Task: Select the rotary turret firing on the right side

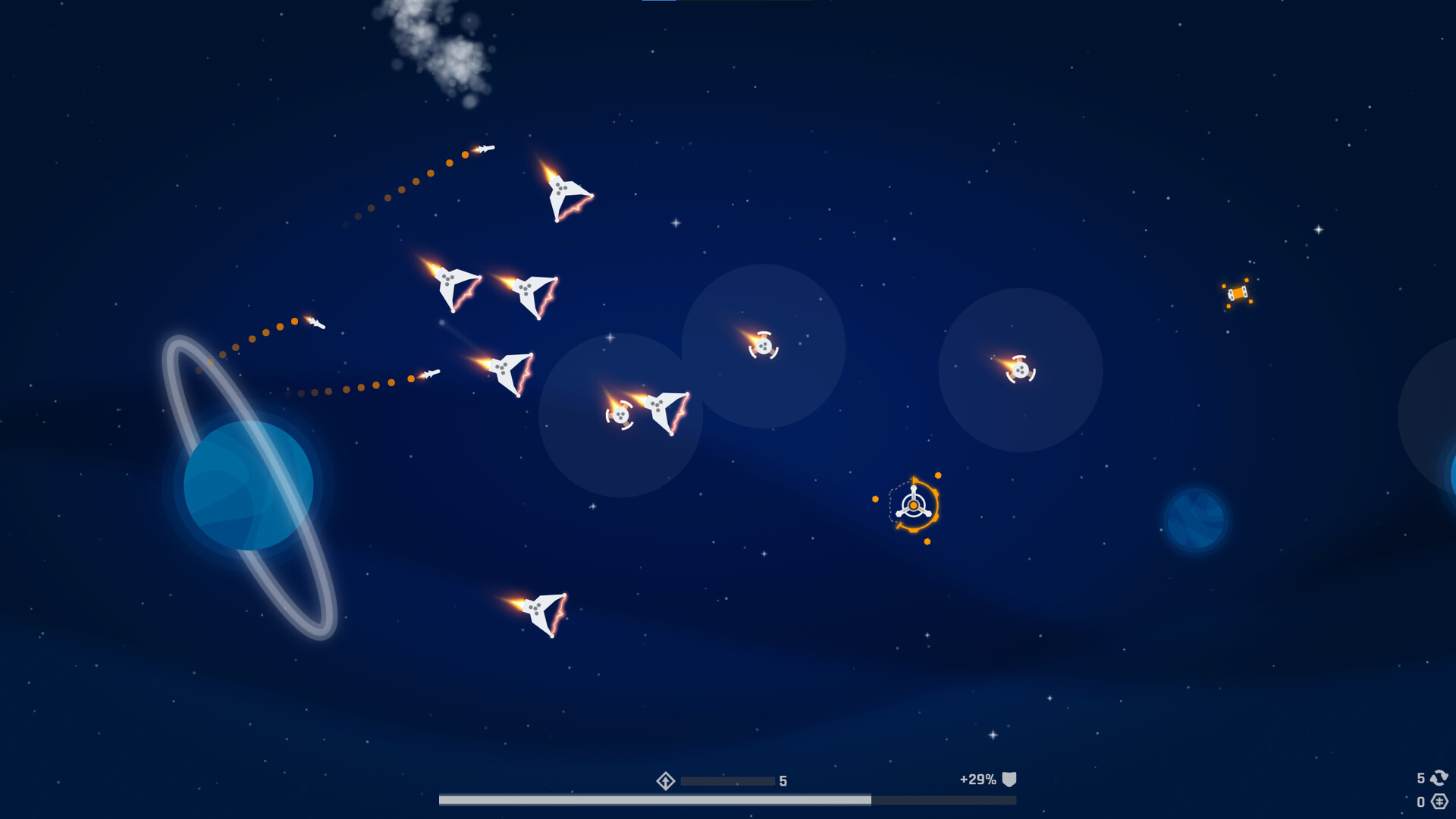Action: point(1021,369)
